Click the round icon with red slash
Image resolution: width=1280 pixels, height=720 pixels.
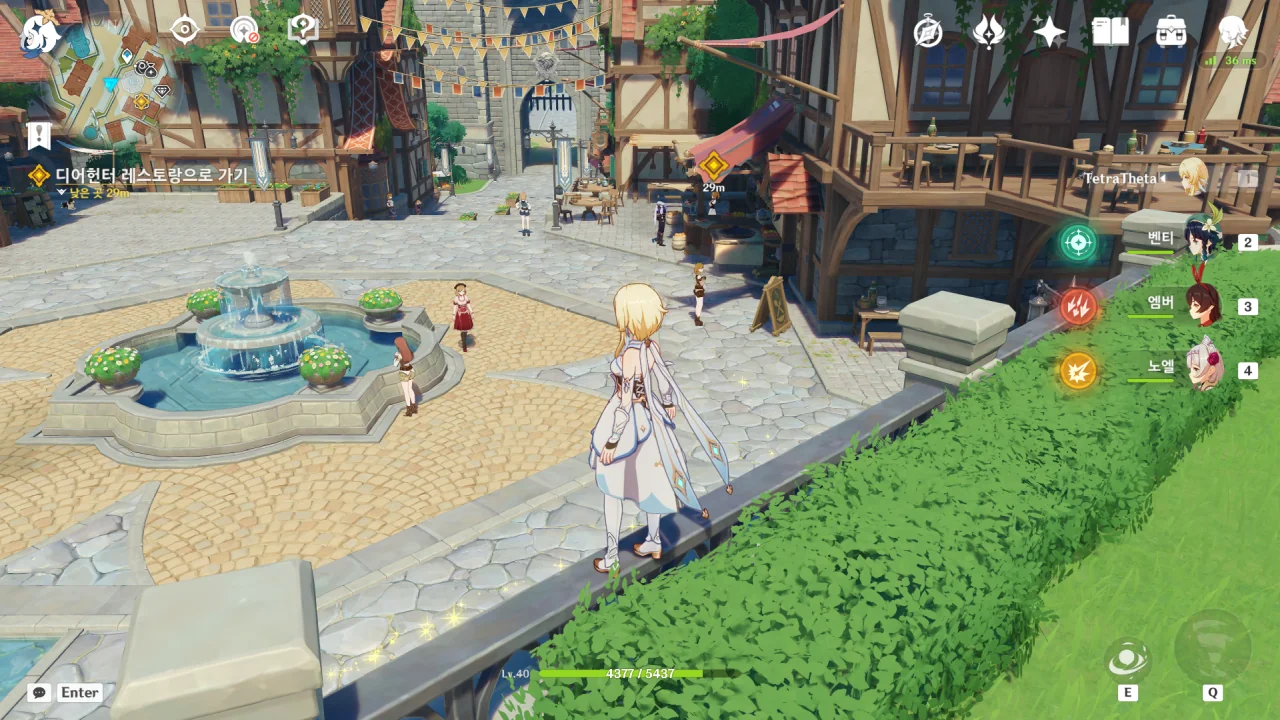[244, 30]
